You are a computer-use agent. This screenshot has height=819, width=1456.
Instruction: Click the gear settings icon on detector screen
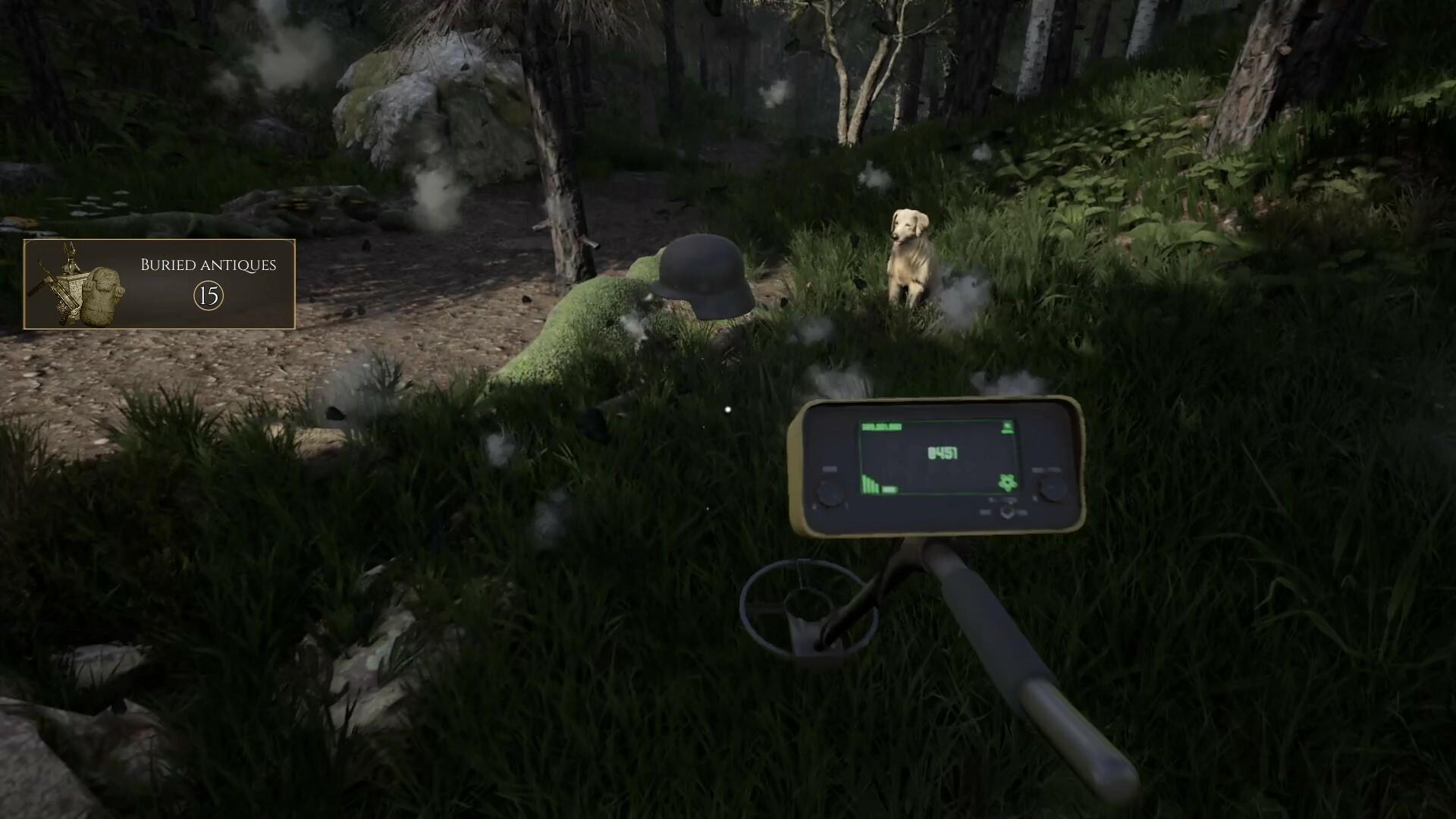click(1007, 482)
